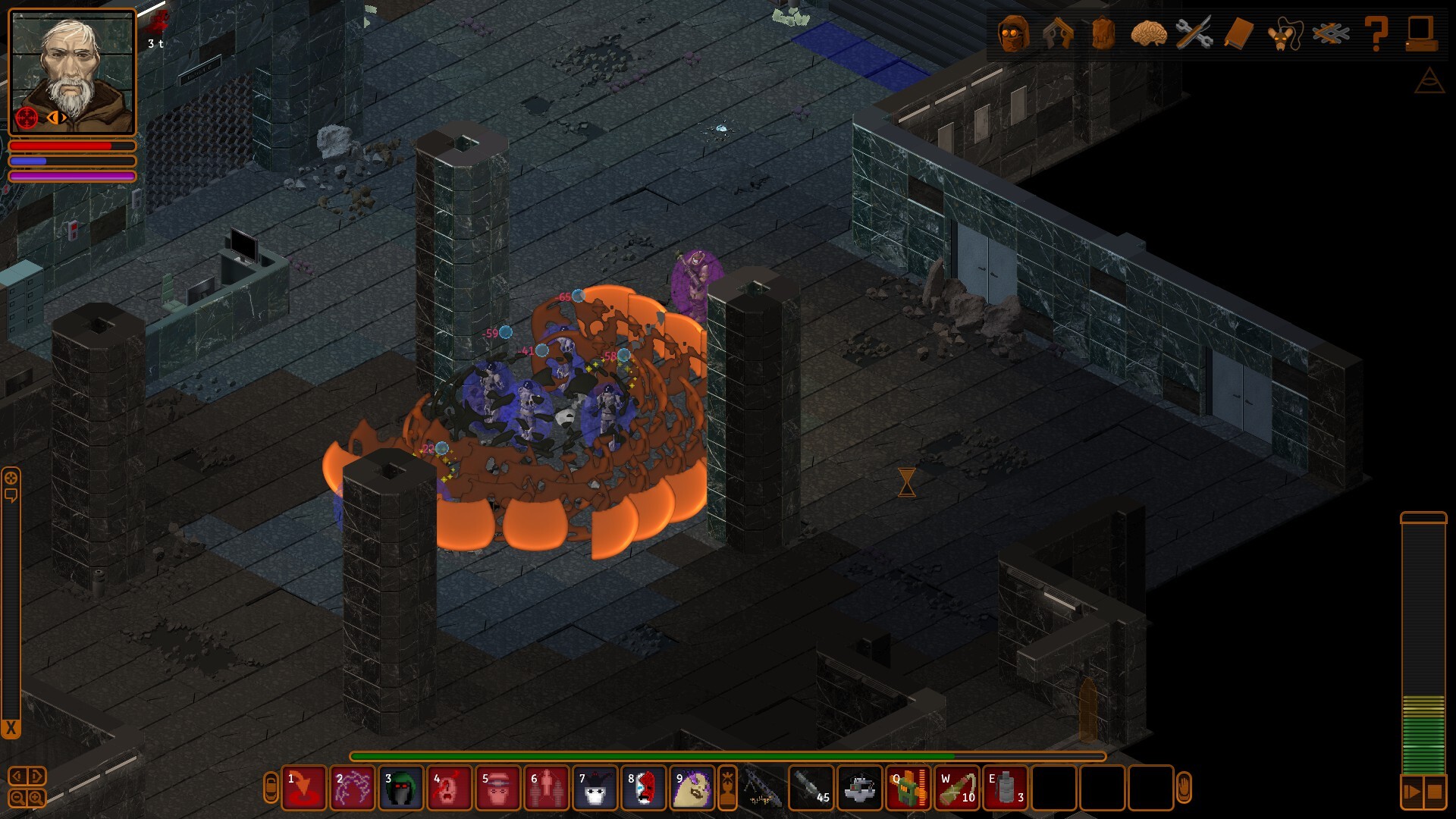Zoom in with the plus magnifier button
The height and width of the screenshot is (819, 1456).
(36, 798)
